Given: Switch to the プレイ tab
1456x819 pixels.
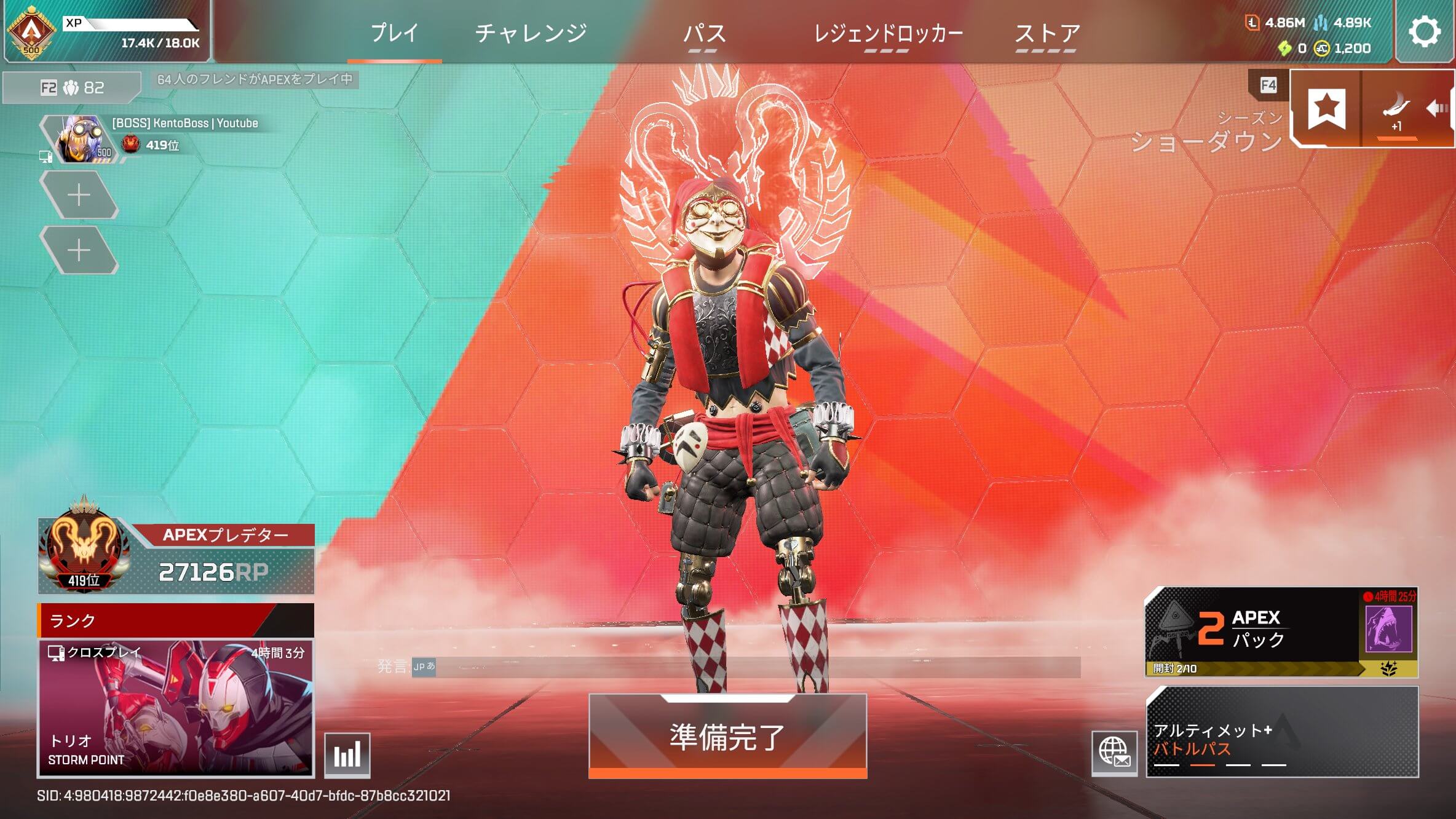Looking at the screenshot, I should pyautogui.click(x=394, y=33).
